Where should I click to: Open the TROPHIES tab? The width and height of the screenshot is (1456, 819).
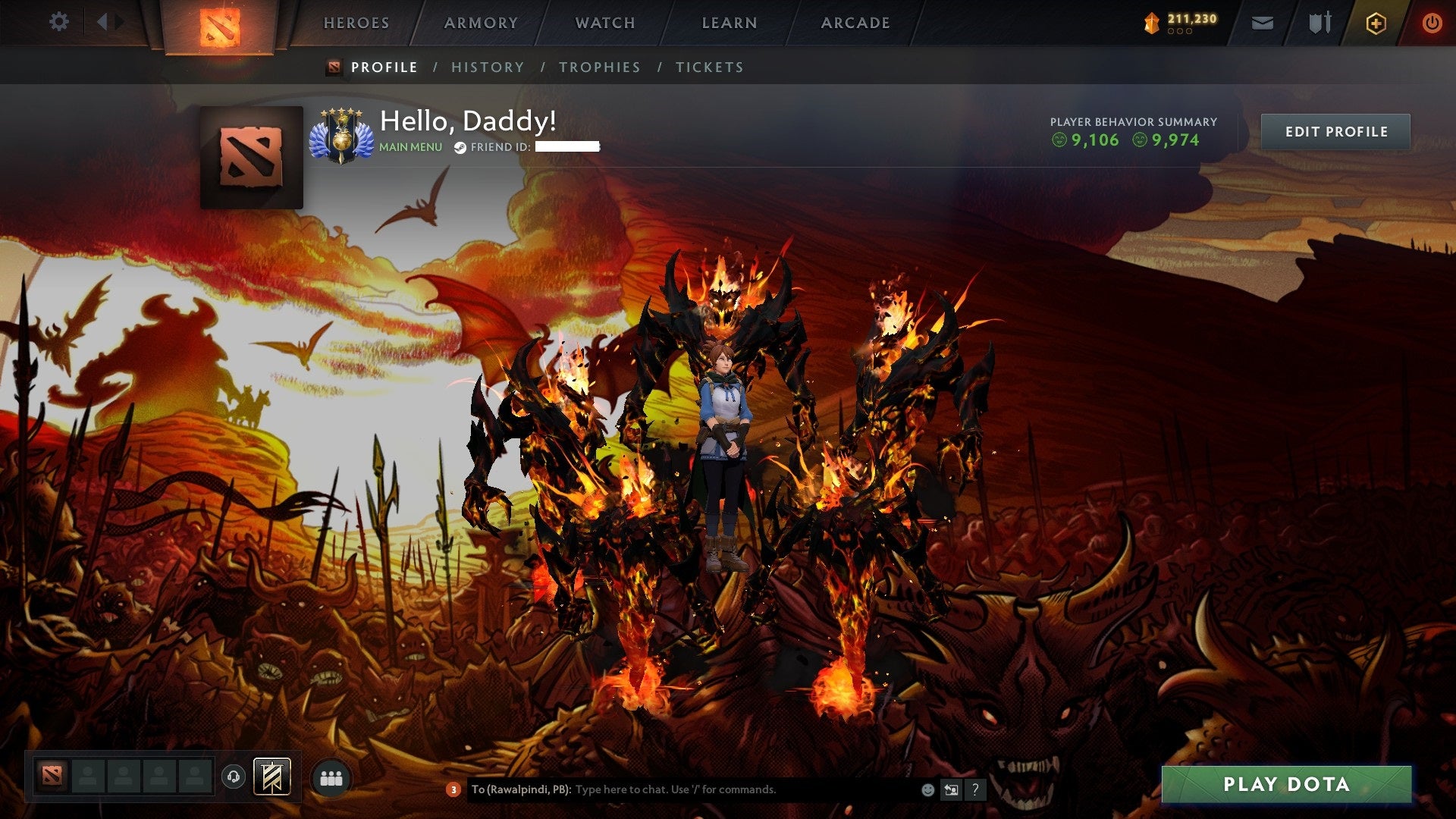599,67
